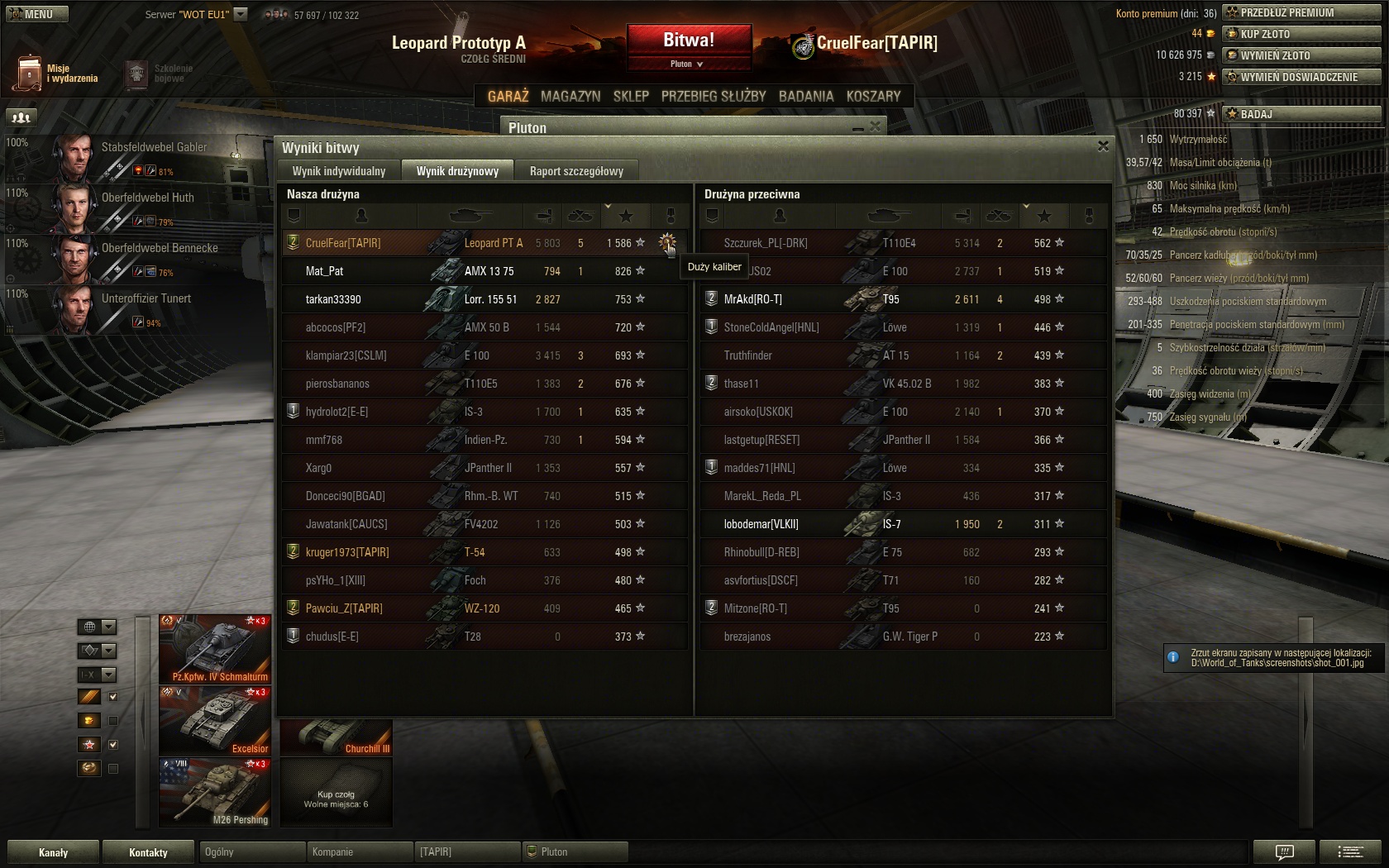Open the Kontakty contacts list
This screenshot has width=1389, height=868.
149,852
